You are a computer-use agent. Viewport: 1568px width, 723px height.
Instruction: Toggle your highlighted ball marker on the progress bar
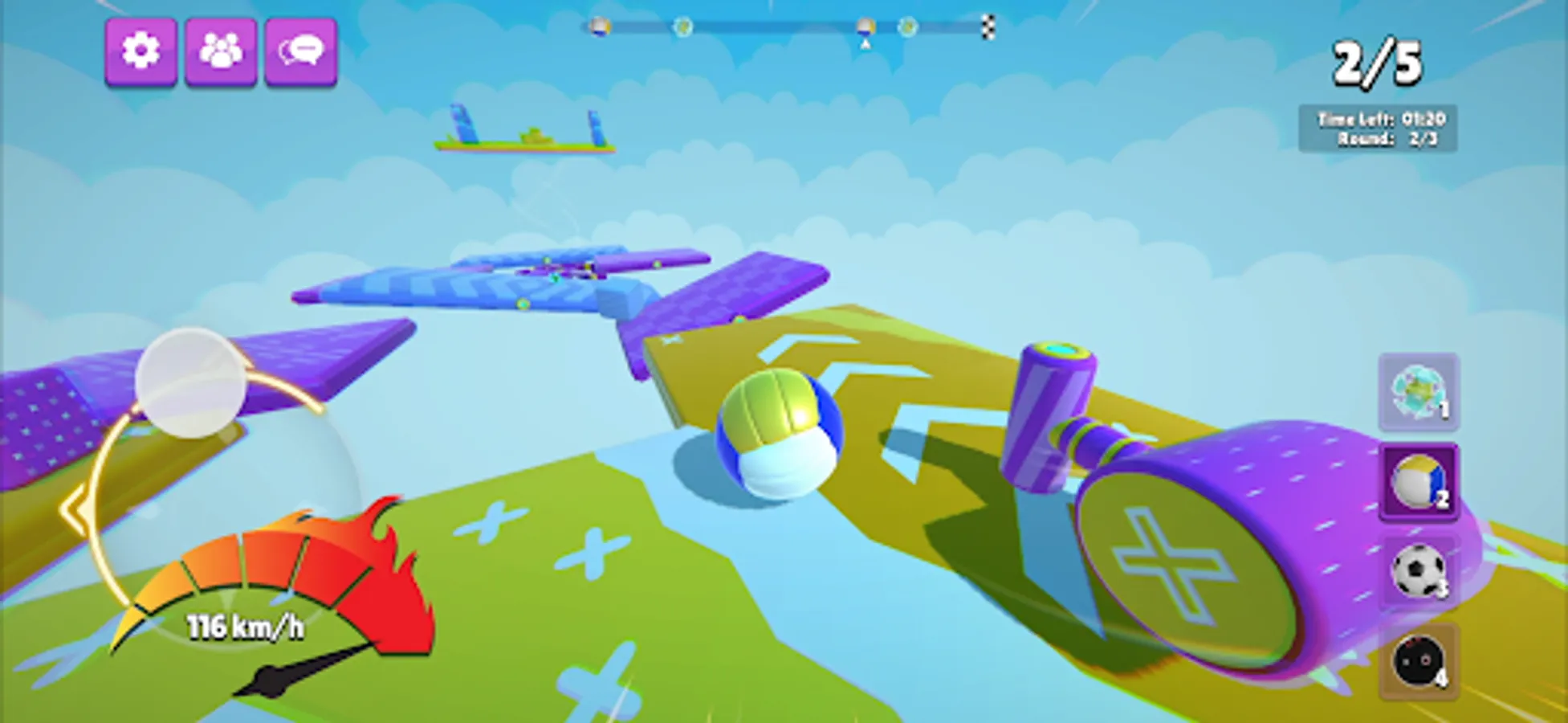pos(865,27)
